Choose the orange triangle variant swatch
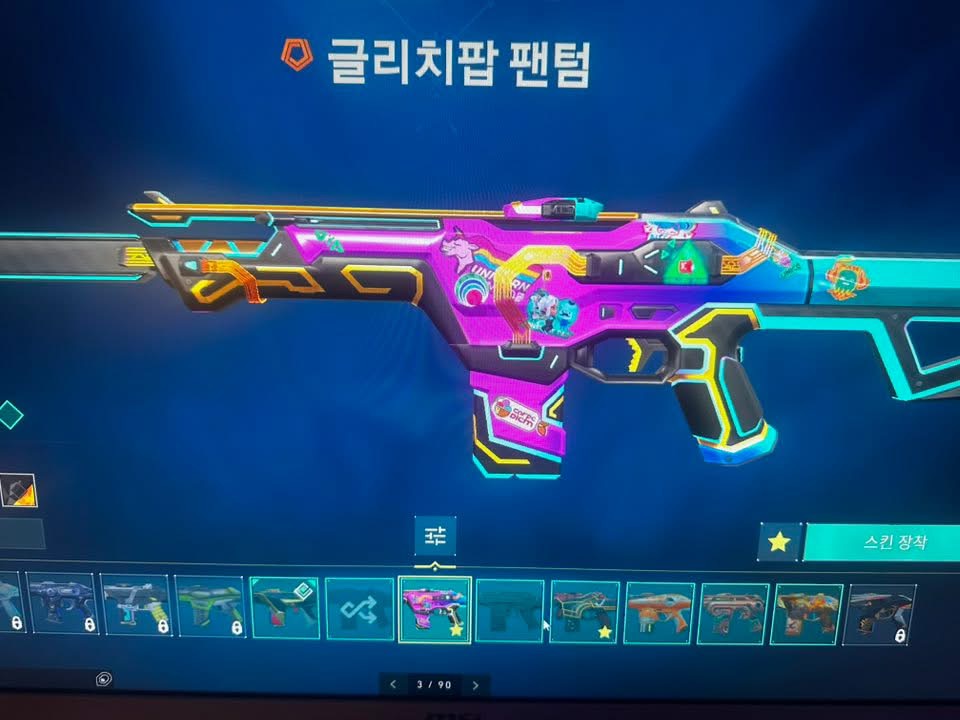Viewport: 960px width, 720px height. click(20, 491)
